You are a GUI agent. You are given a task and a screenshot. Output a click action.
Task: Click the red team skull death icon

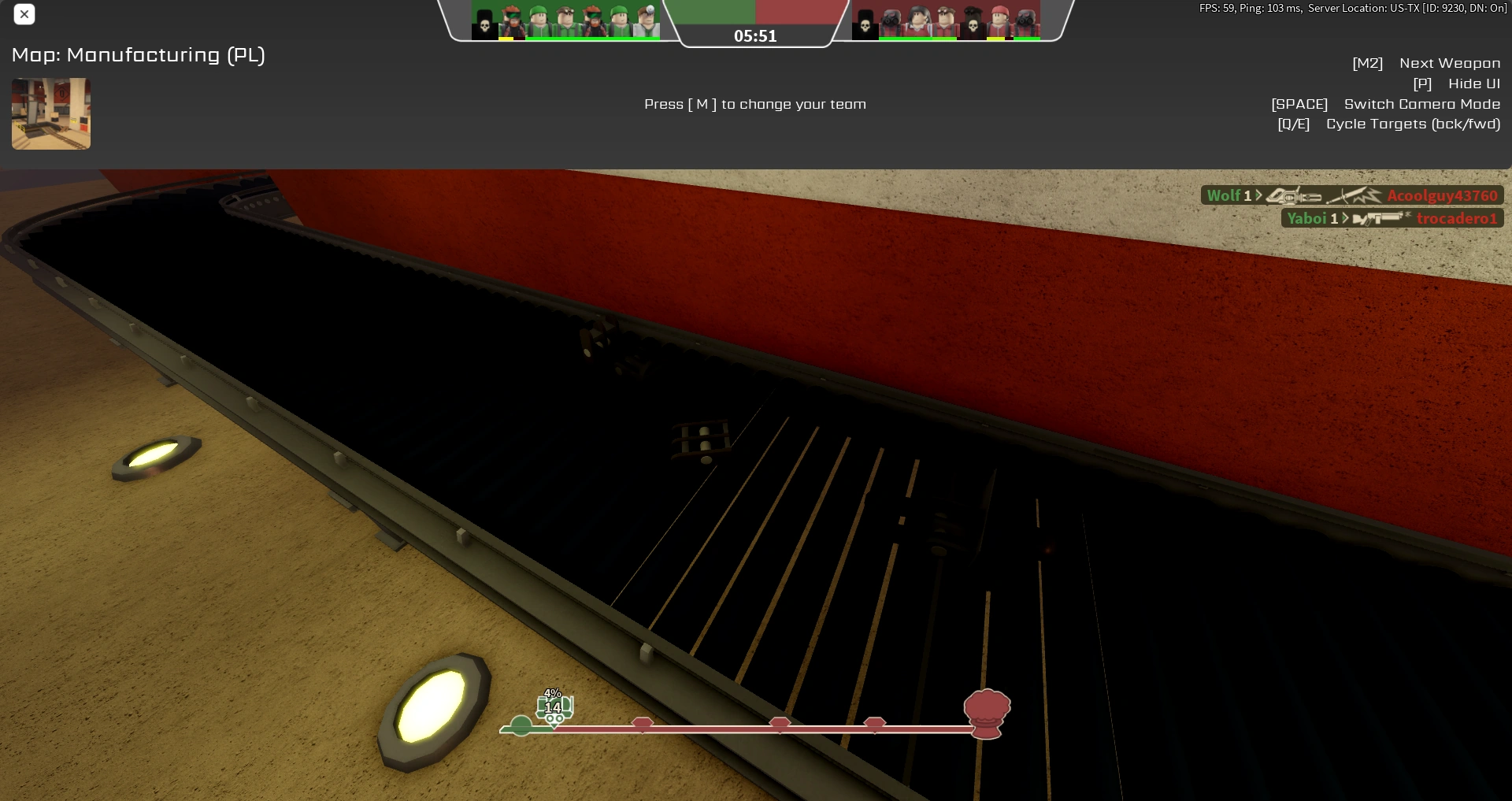[x=865, y=24]
